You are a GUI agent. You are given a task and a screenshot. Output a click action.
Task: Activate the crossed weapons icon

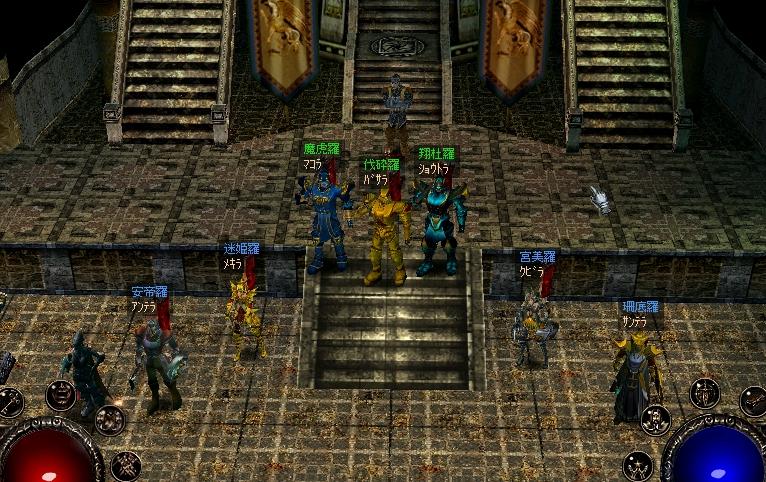[x=126, y=465]
